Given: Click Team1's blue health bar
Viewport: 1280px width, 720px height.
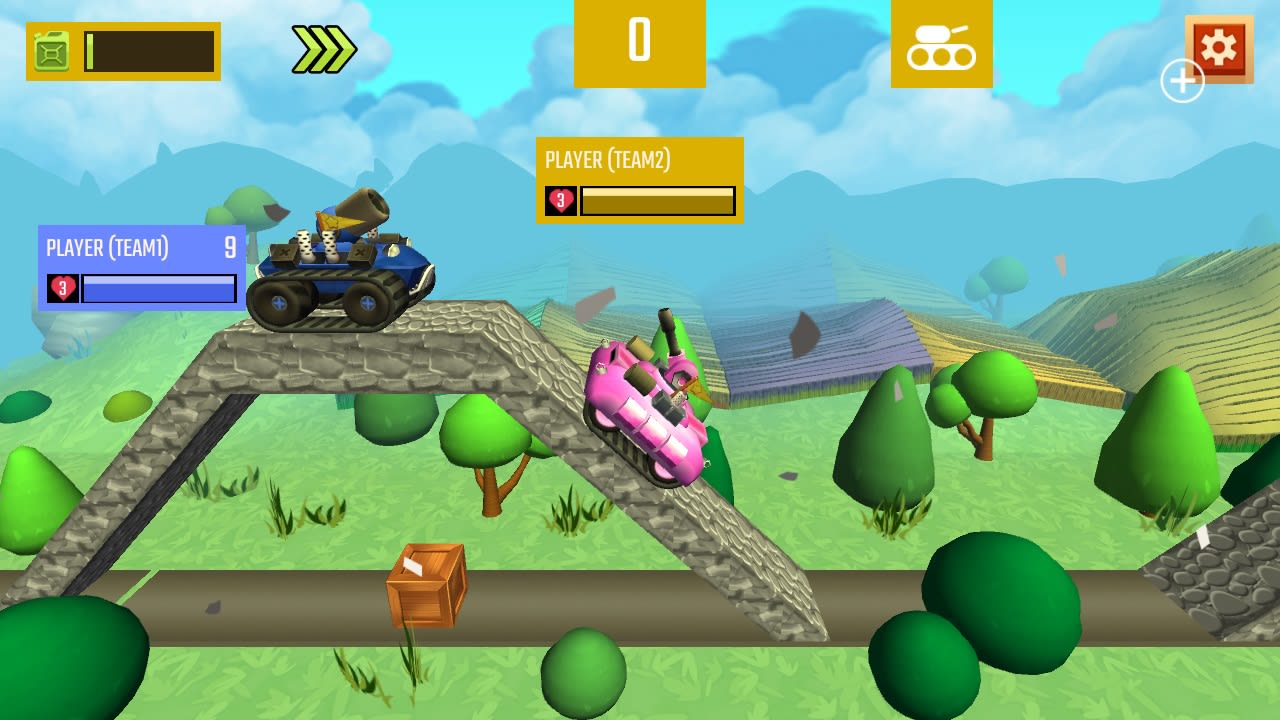Looking at the screenshot, I should click(158, 289).
